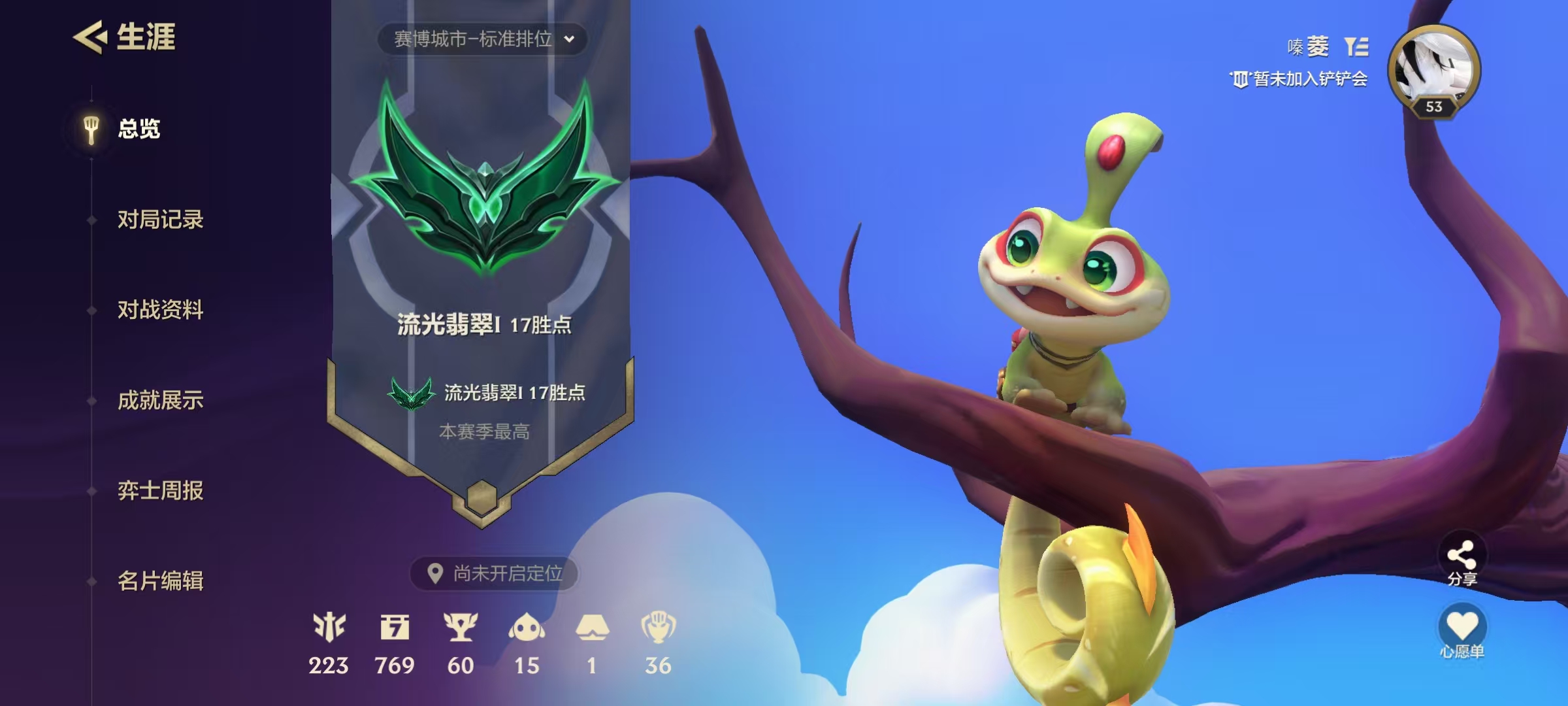Image resolution: width=1568 pixels, height=706 pixels.
Task: Open 弈士周报 weekly report
Action: 161,491
